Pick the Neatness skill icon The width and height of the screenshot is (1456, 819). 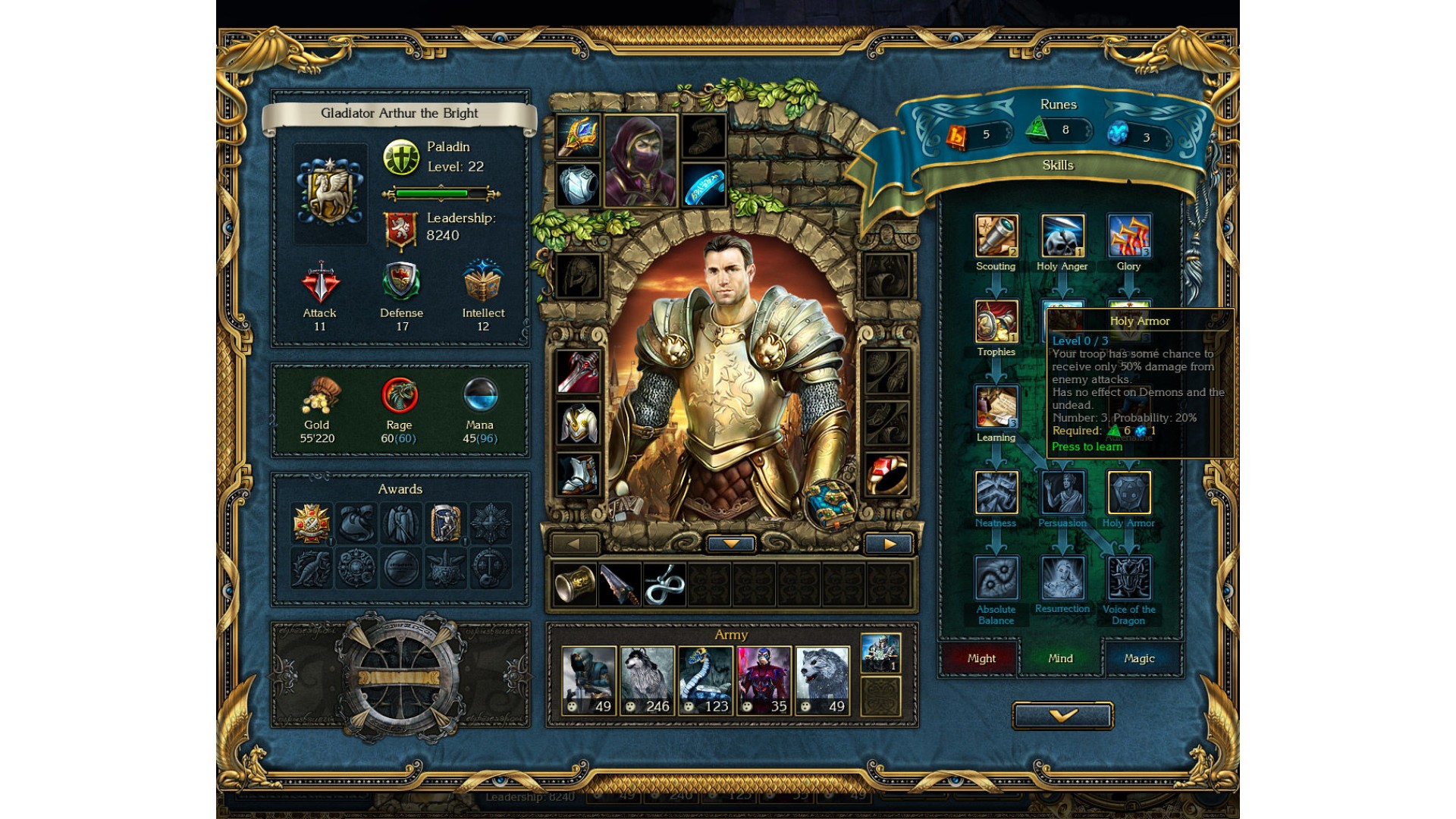tap(996, 493)
